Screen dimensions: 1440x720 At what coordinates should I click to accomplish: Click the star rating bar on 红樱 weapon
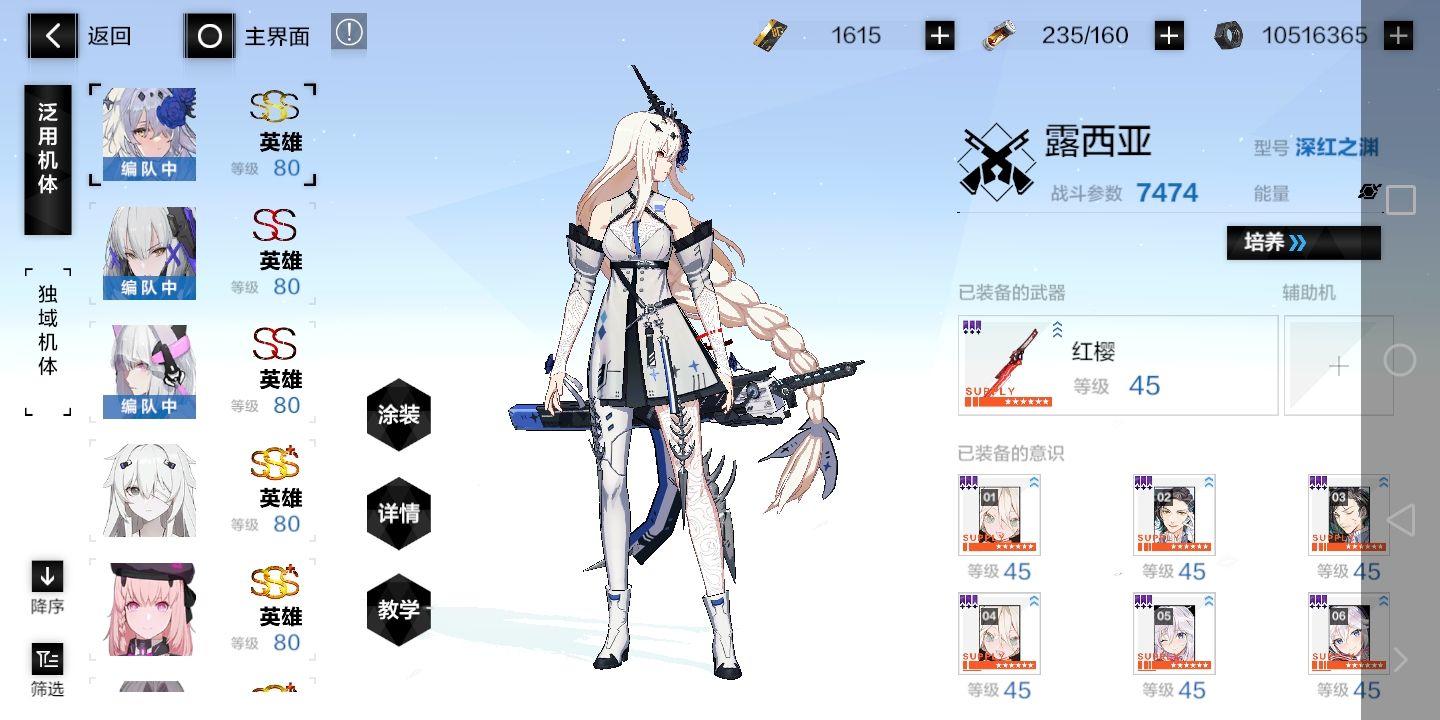[x=1010, y=403]
